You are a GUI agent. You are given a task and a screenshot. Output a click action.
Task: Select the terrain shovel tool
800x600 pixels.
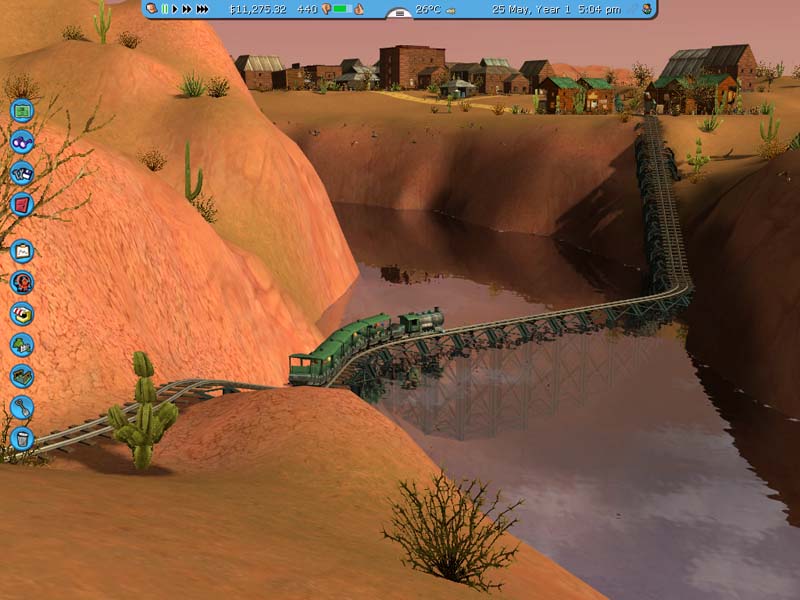coord(22,407)
